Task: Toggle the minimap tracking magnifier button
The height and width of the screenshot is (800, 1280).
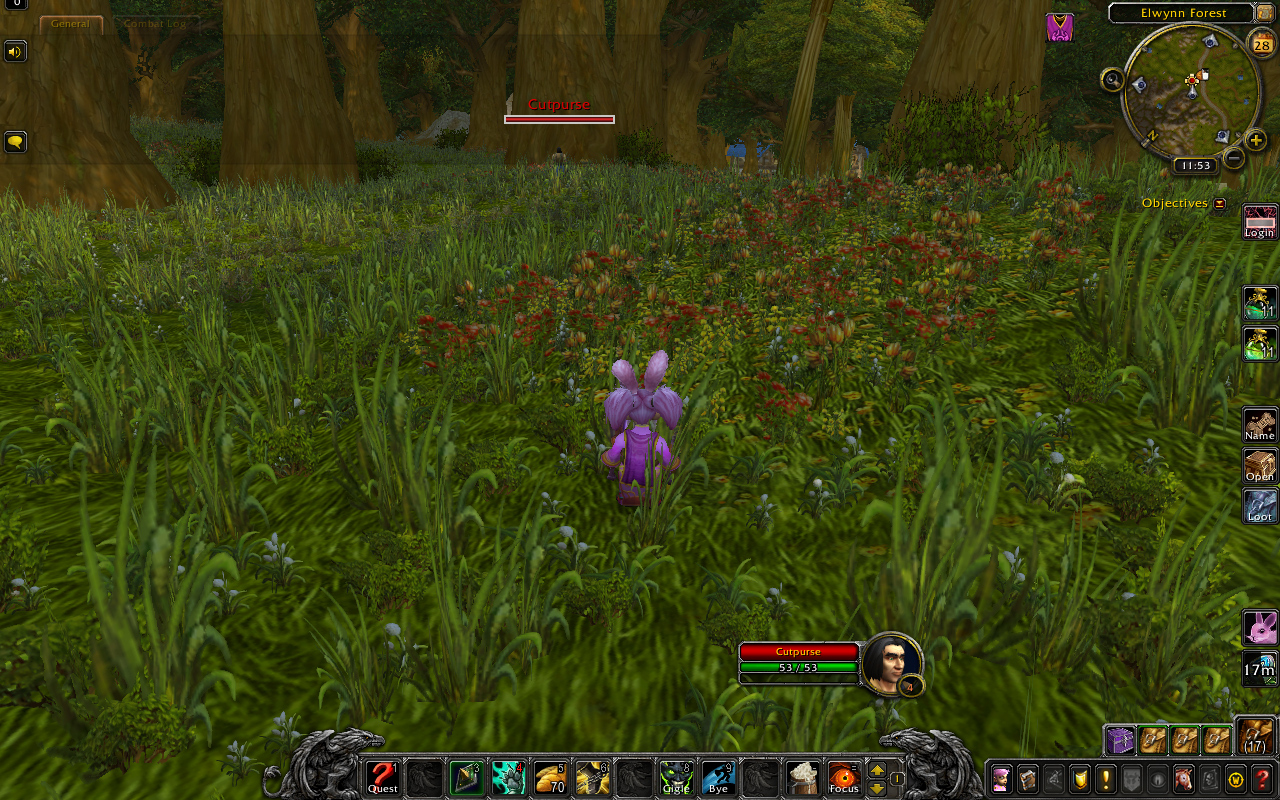Action: click(x=1112, y=80)
